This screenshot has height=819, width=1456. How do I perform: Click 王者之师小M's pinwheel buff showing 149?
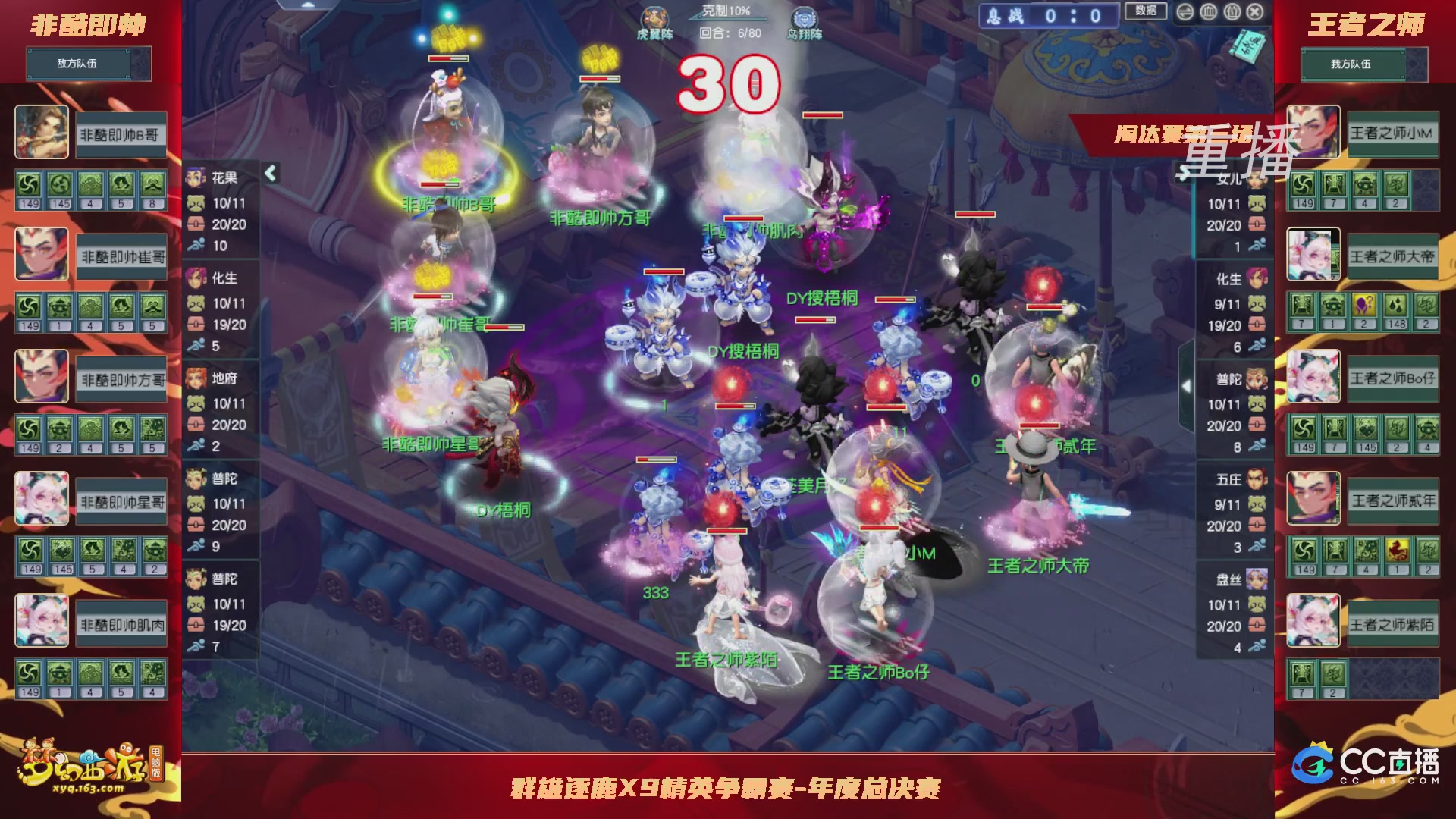point(1302,184)
